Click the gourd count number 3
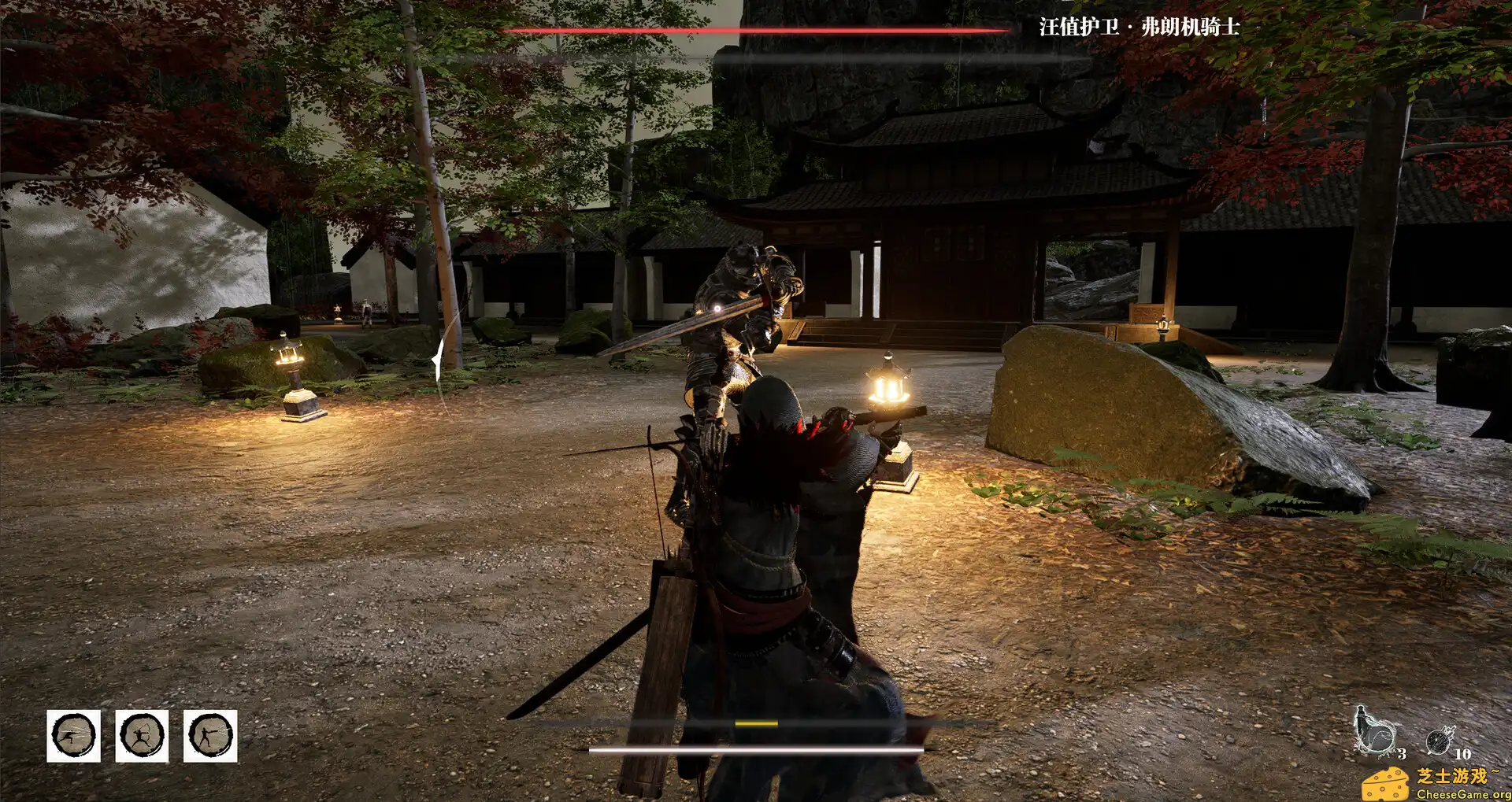This screenshot has height=802, width=1512. coord(1403,754)
